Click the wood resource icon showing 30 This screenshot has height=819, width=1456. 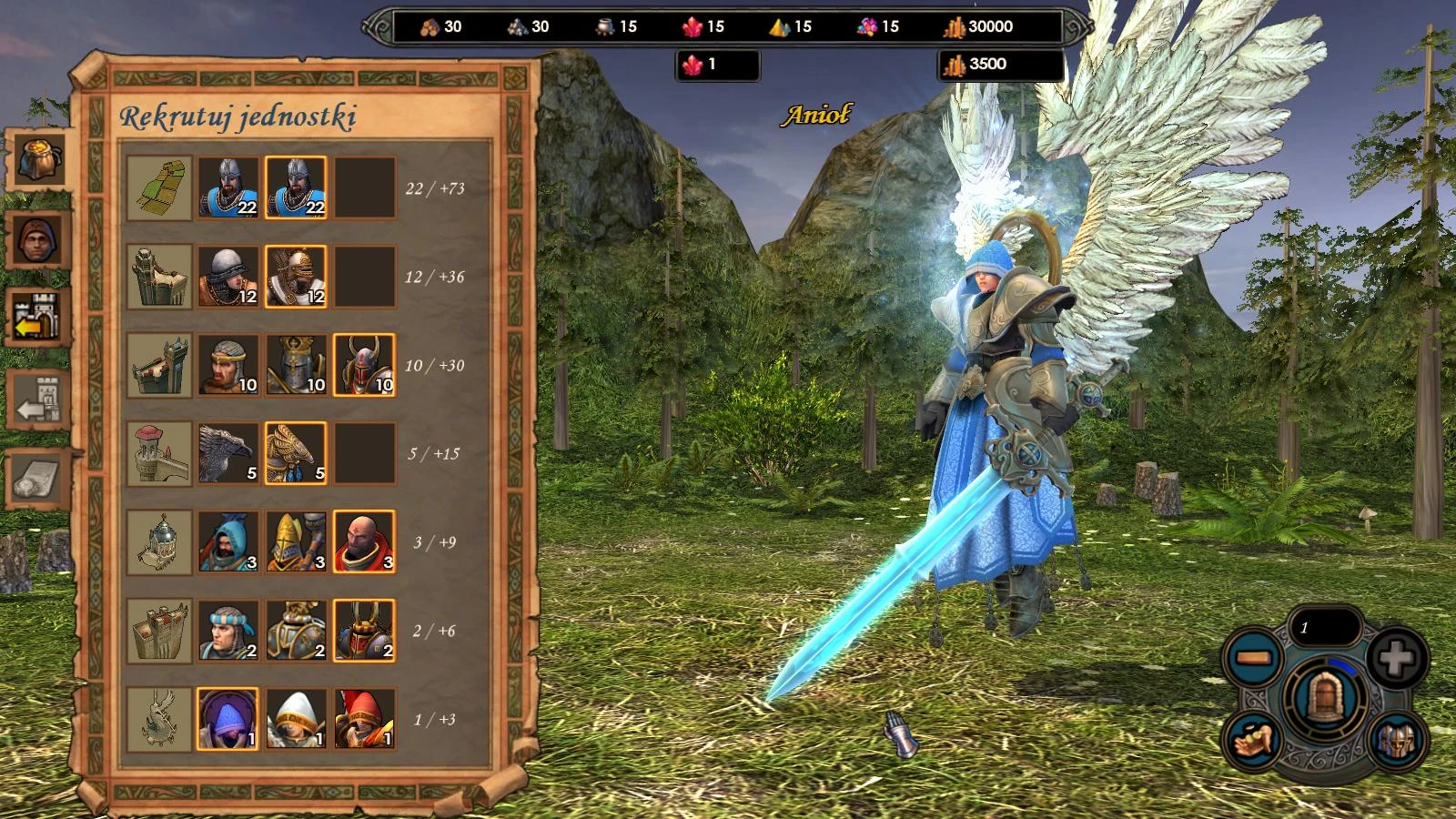pos(430,27)
